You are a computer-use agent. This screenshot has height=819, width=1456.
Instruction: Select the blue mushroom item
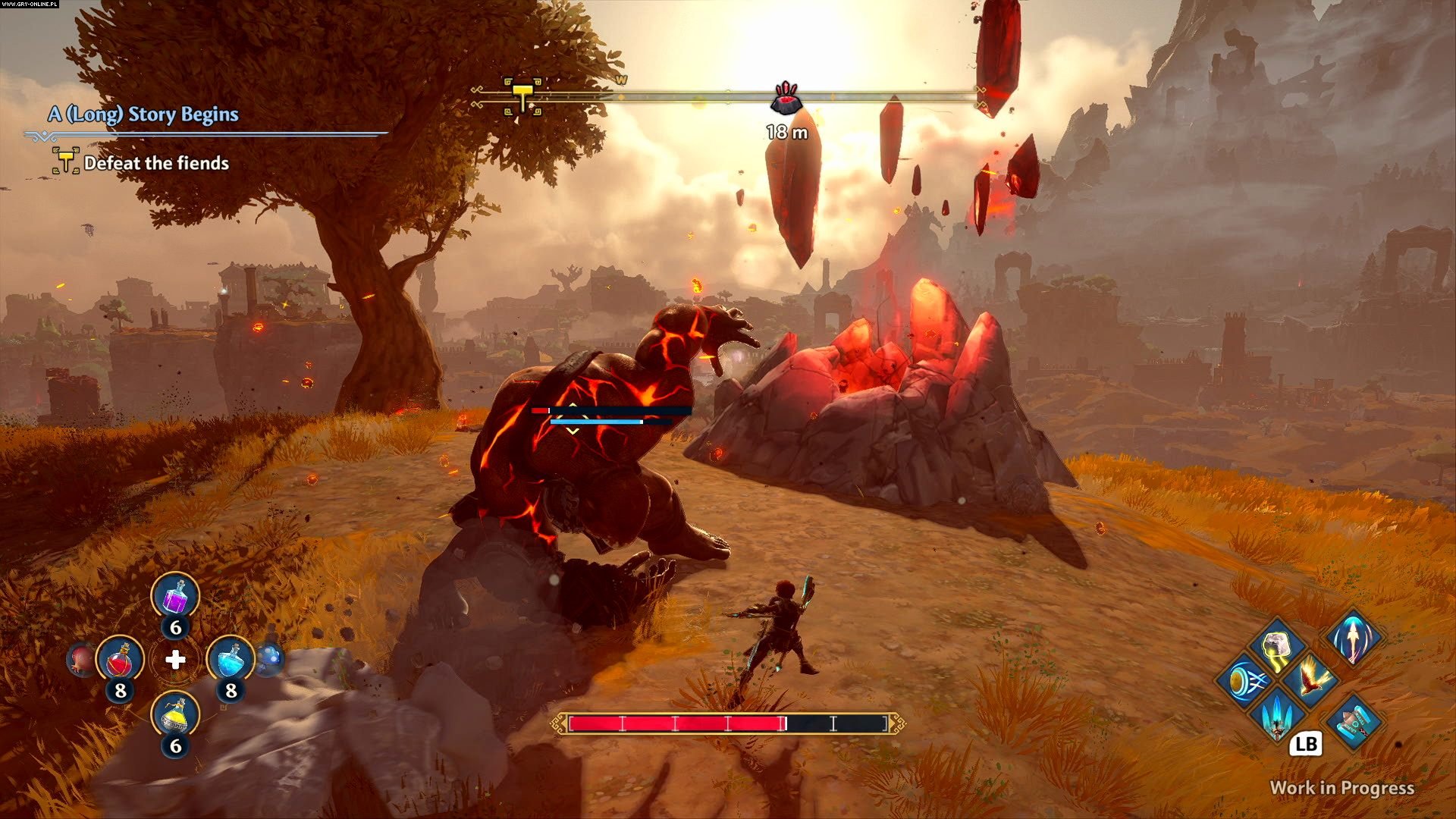270,658
